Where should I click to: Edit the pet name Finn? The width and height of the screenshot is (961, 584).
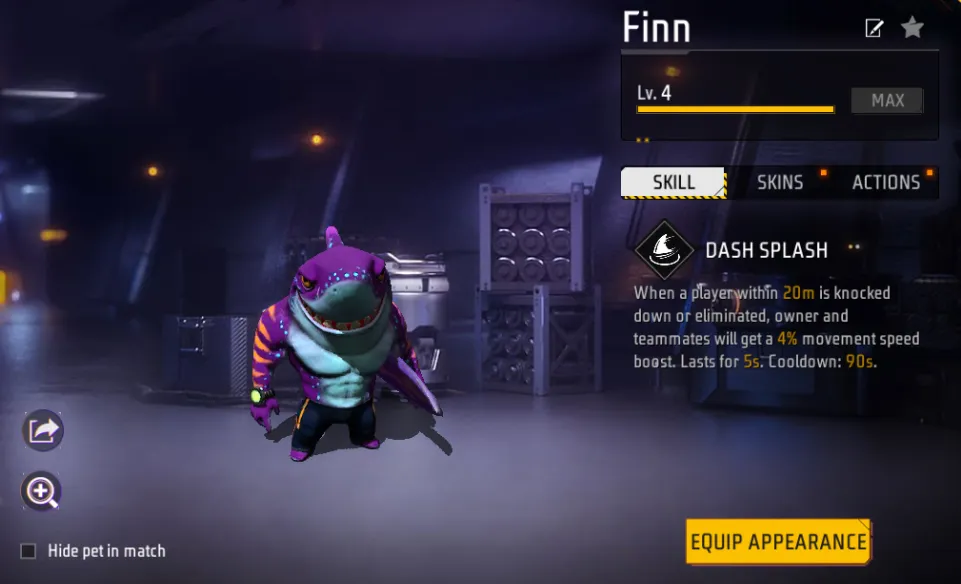[x=874, y=28]
